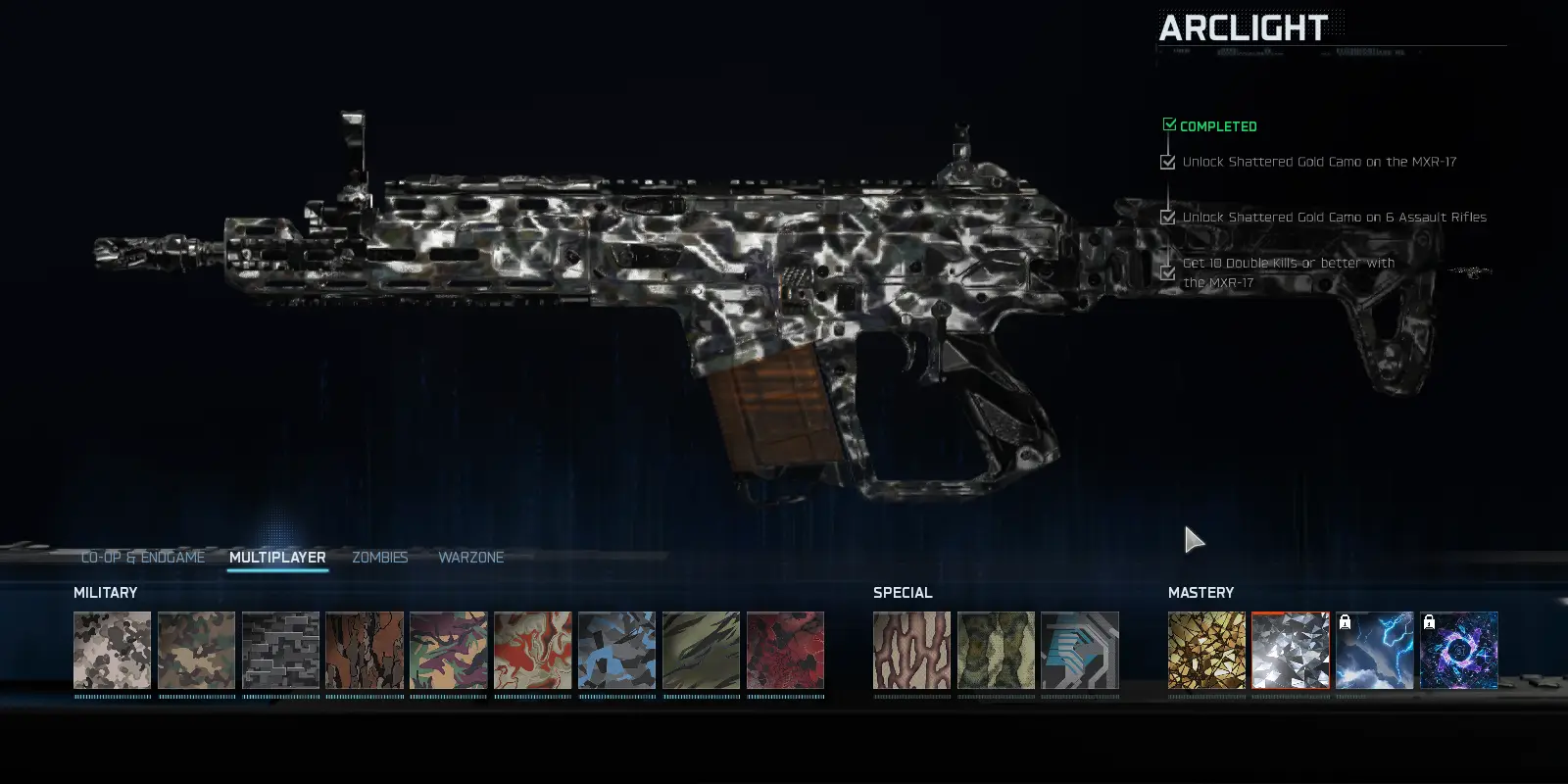Click the lock icon on the purple galaxy camo
Screen dimensions: 1568x784
[1431, 623]
